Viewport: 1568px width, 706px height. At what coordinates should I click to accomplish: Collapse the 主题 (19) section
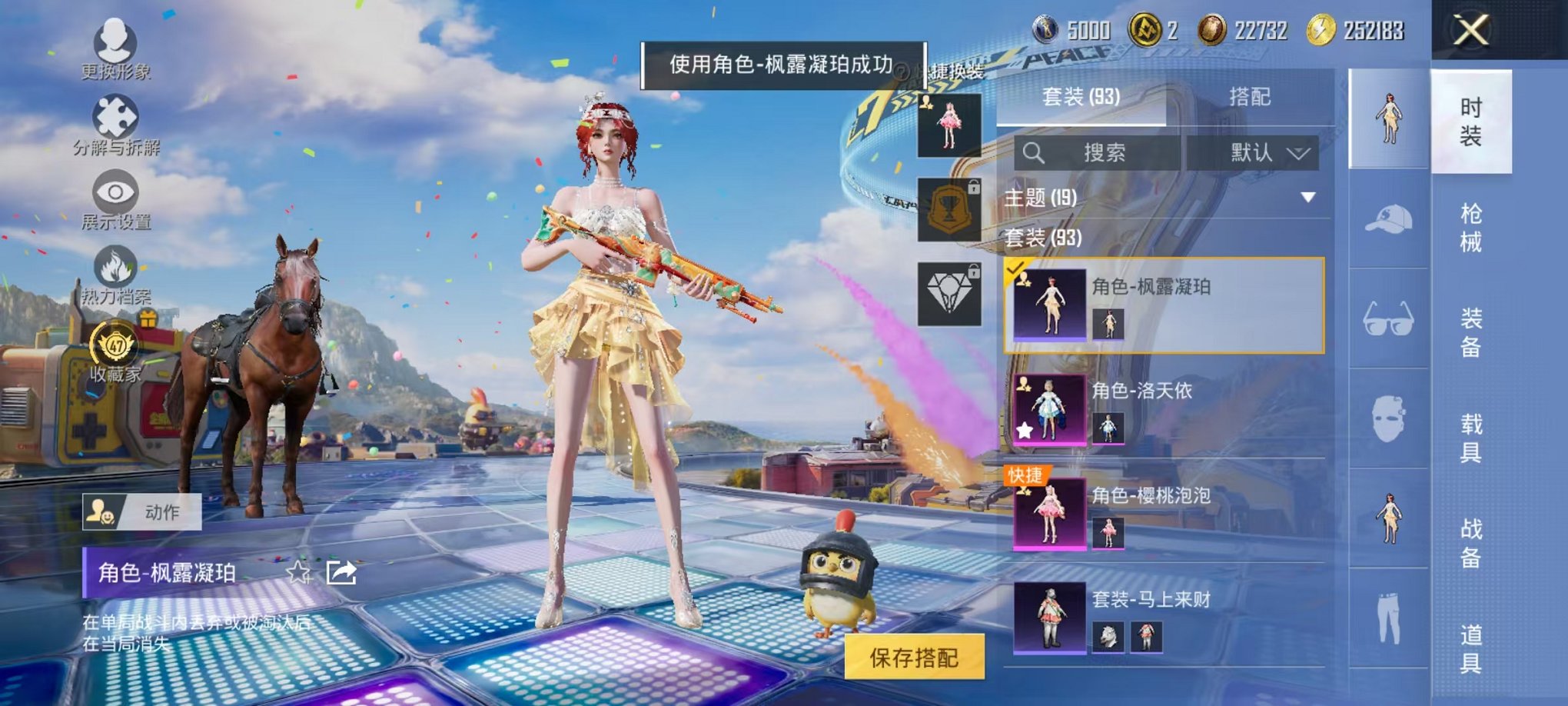coord(1309,198)
